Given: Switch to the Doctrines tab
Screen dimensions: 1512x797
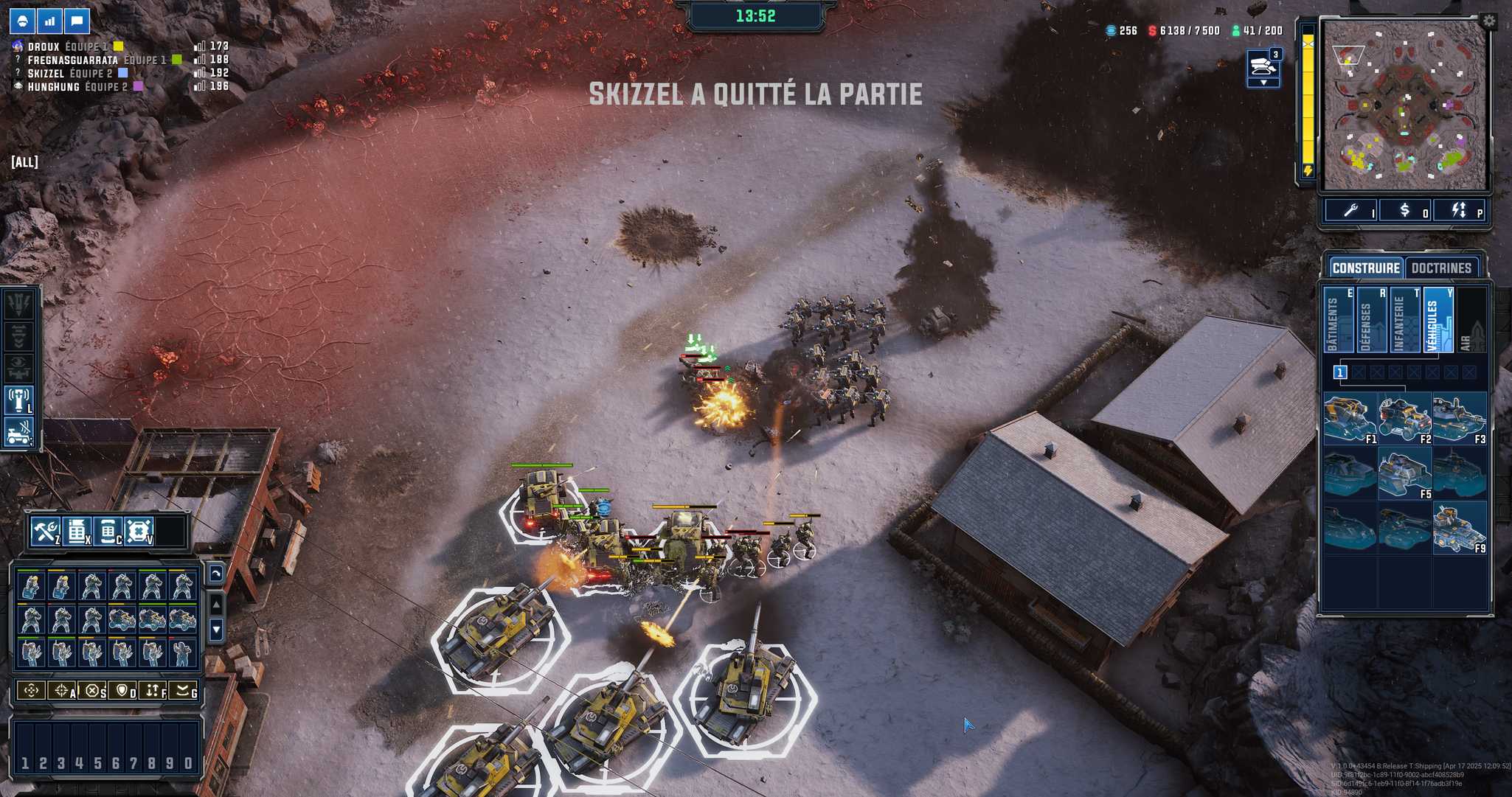Looking at the screenshot, I should [x=1441, y=268].
